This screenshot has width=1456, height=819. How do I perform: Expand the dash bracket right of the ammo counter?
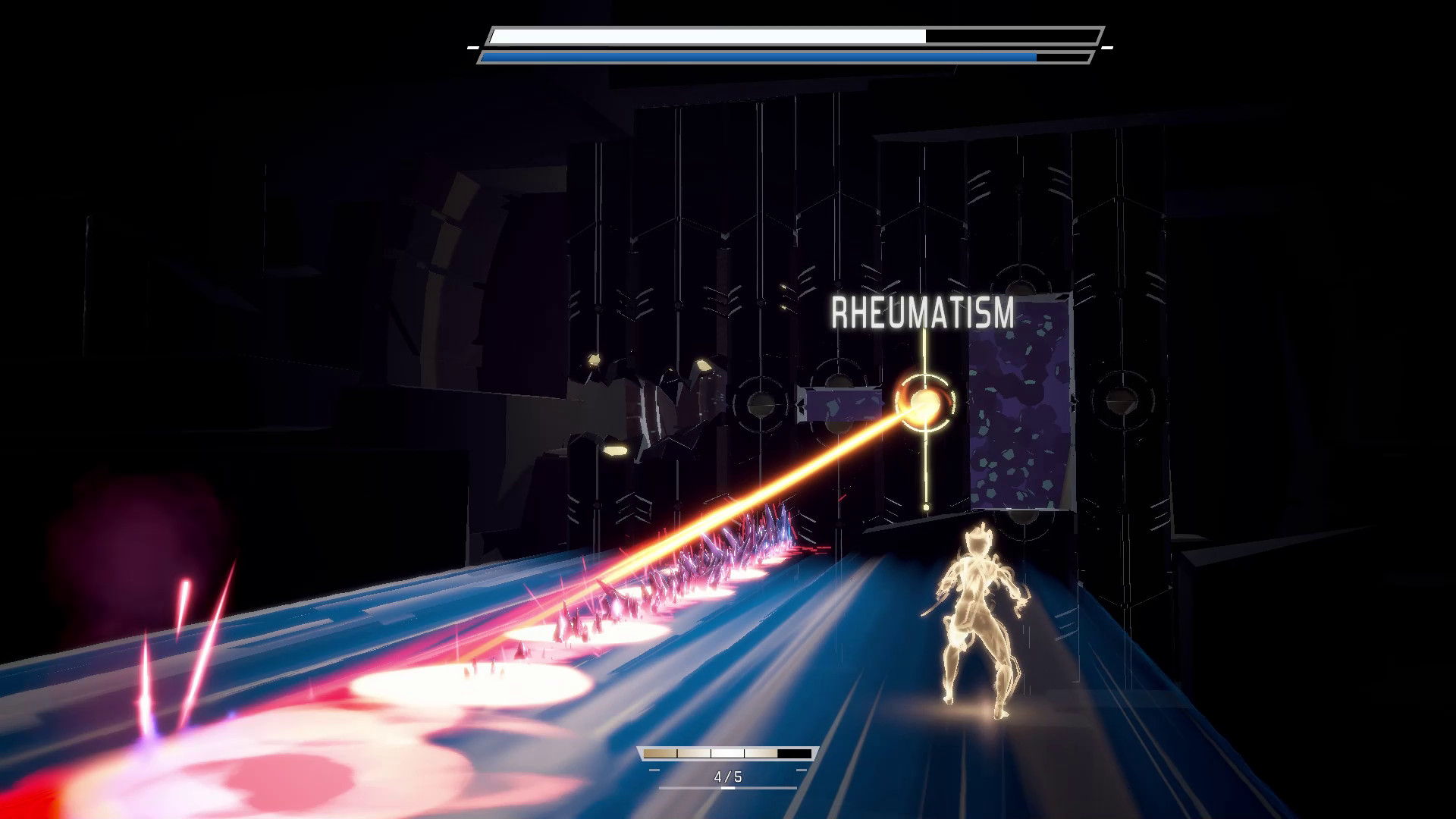click(x=802, y=770)
